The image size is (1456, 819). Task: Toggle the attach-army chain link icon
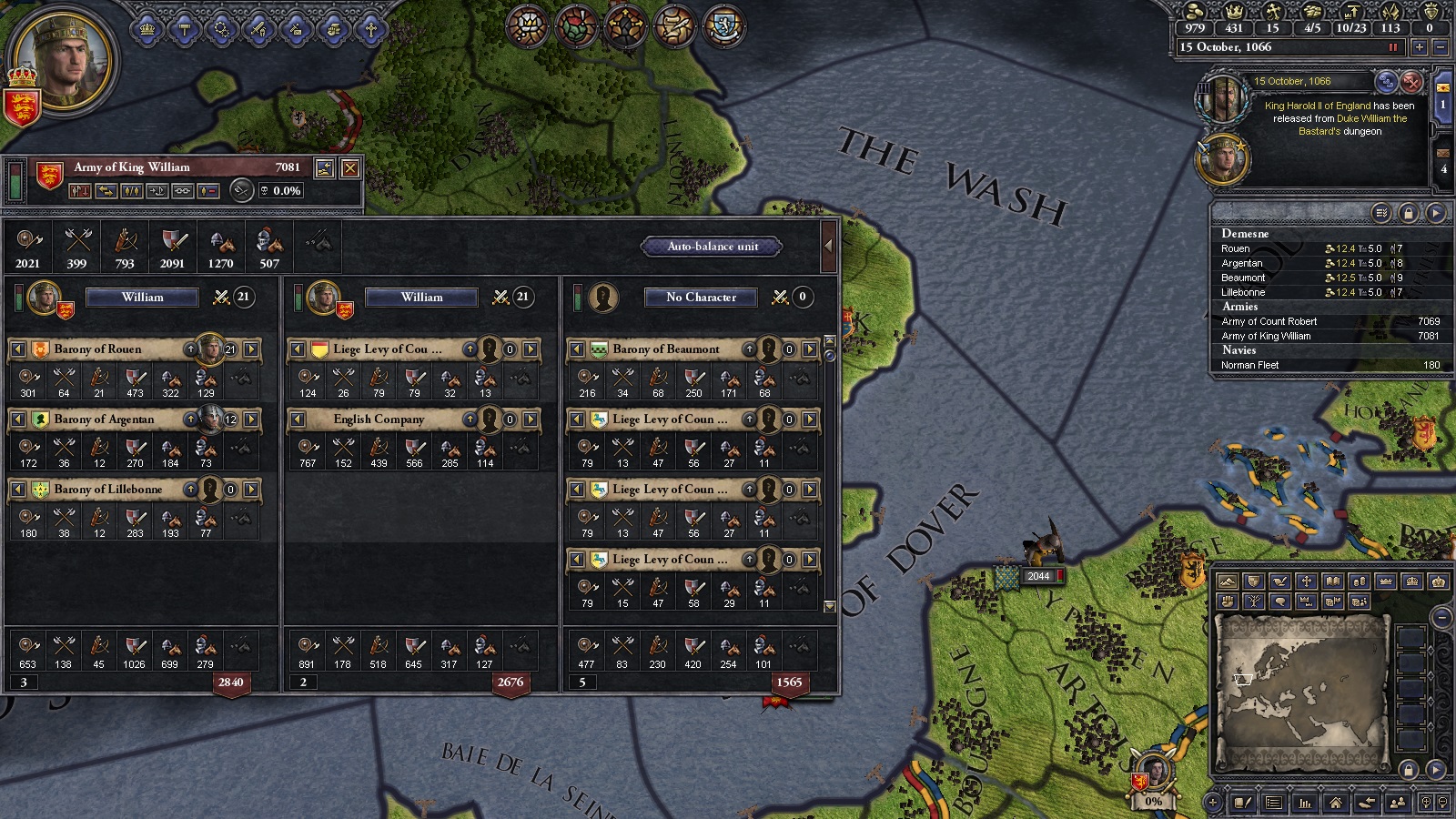tap(184, 191)
